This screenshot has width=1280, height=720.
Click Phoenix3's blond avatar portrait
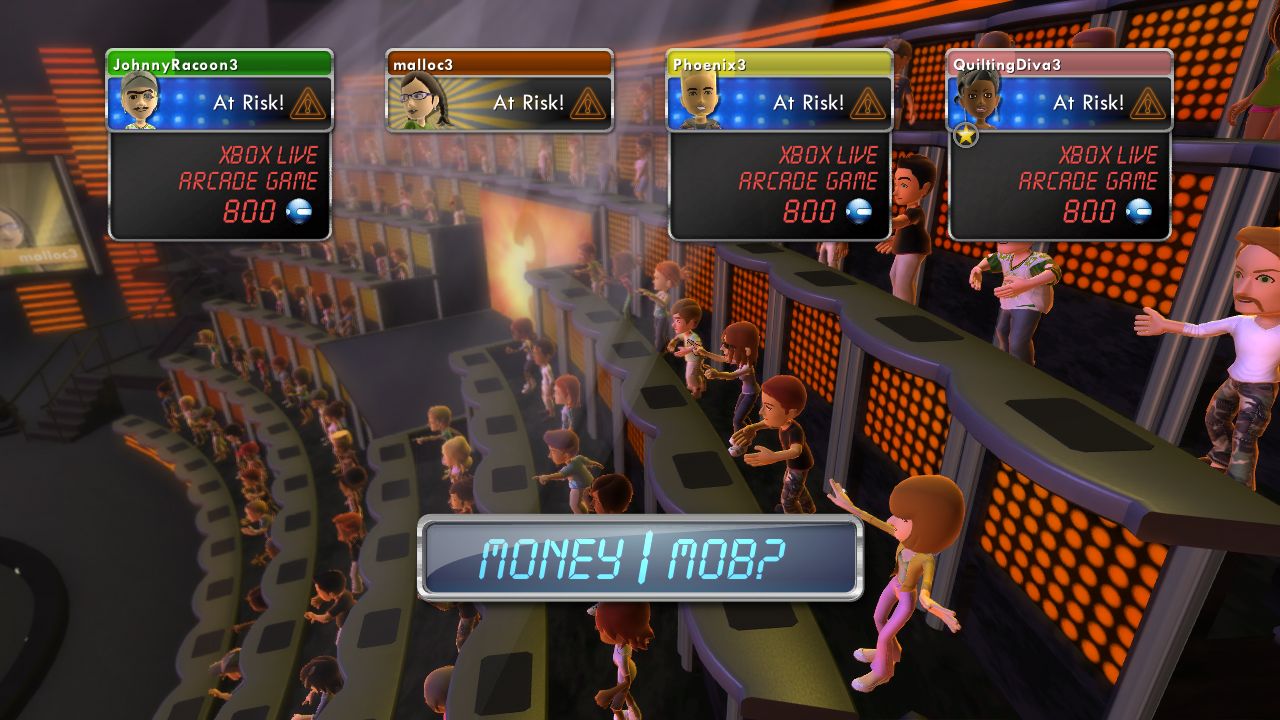coord(699,102)
